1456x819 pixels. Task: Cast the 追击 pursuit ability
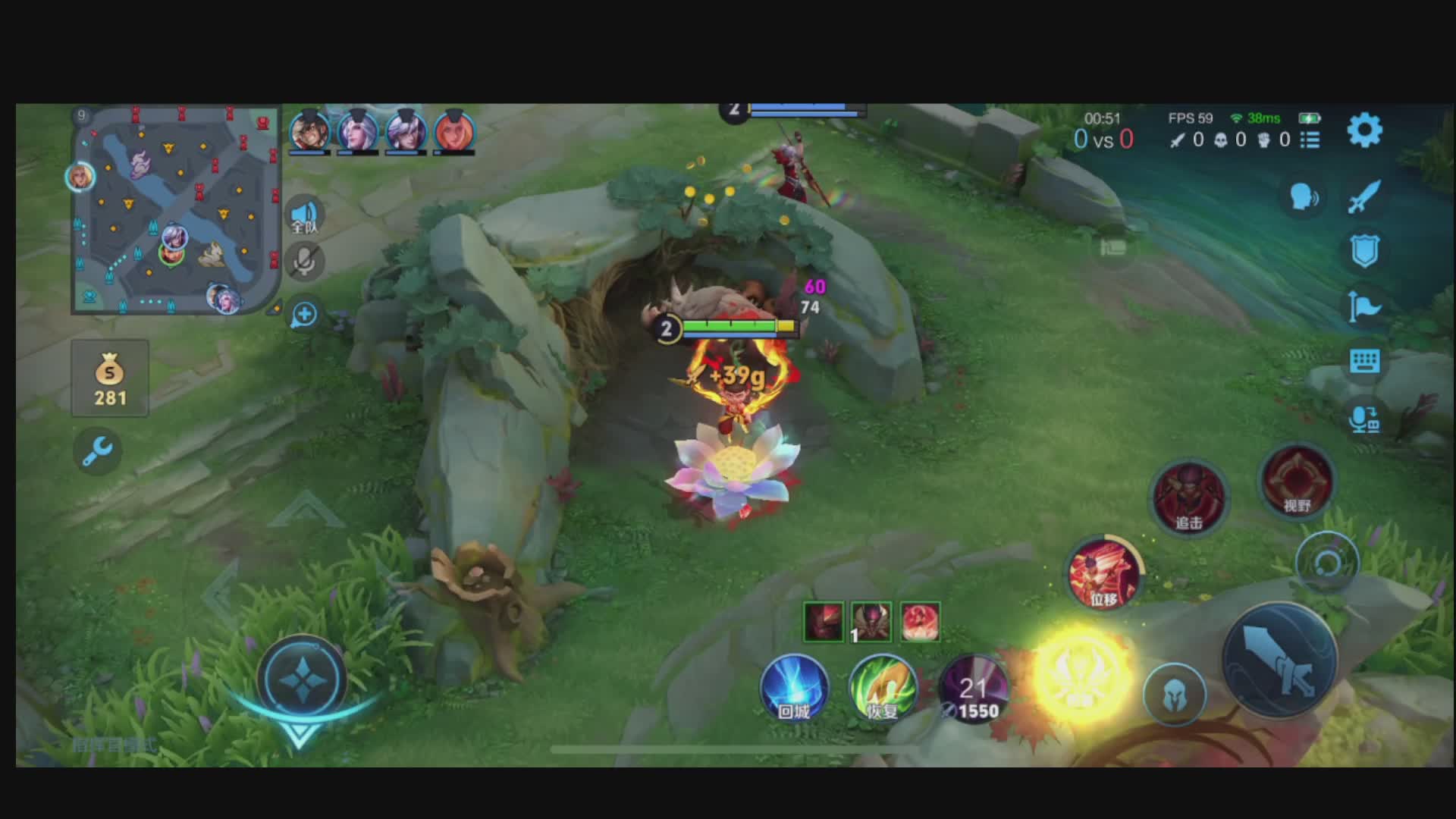(1188, 497)
